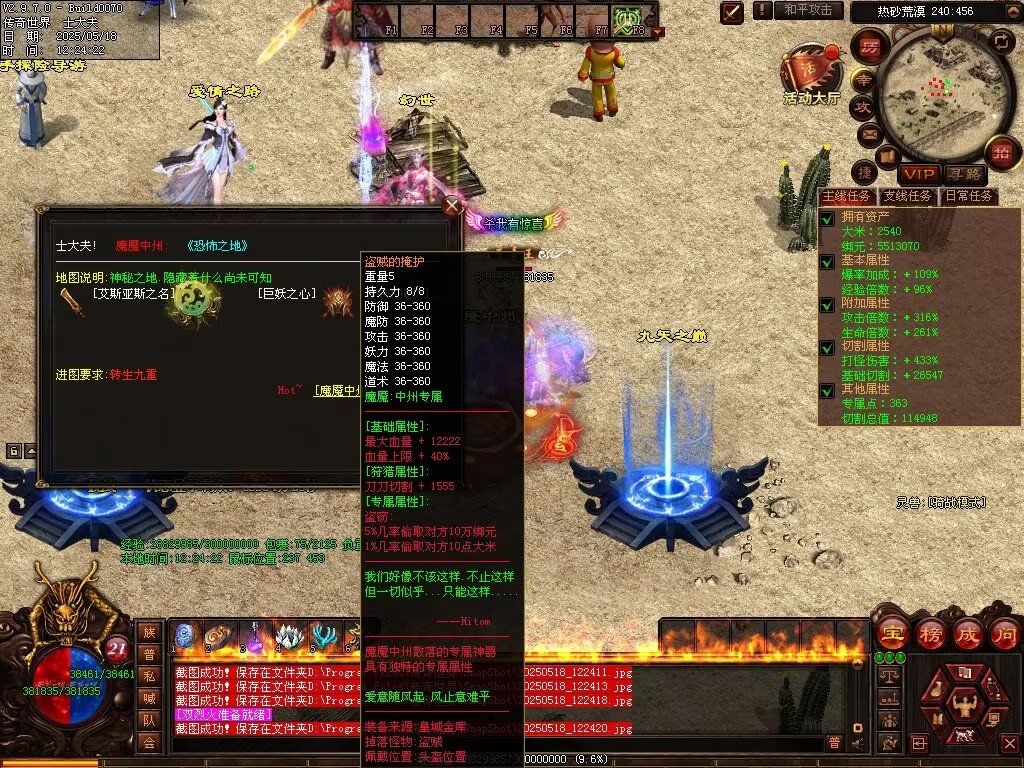Image resolution: width=1024 pixels, height=768 pixels.
Task: Toggle the 拥有资产 checkbox
Action: coord(827,218)
